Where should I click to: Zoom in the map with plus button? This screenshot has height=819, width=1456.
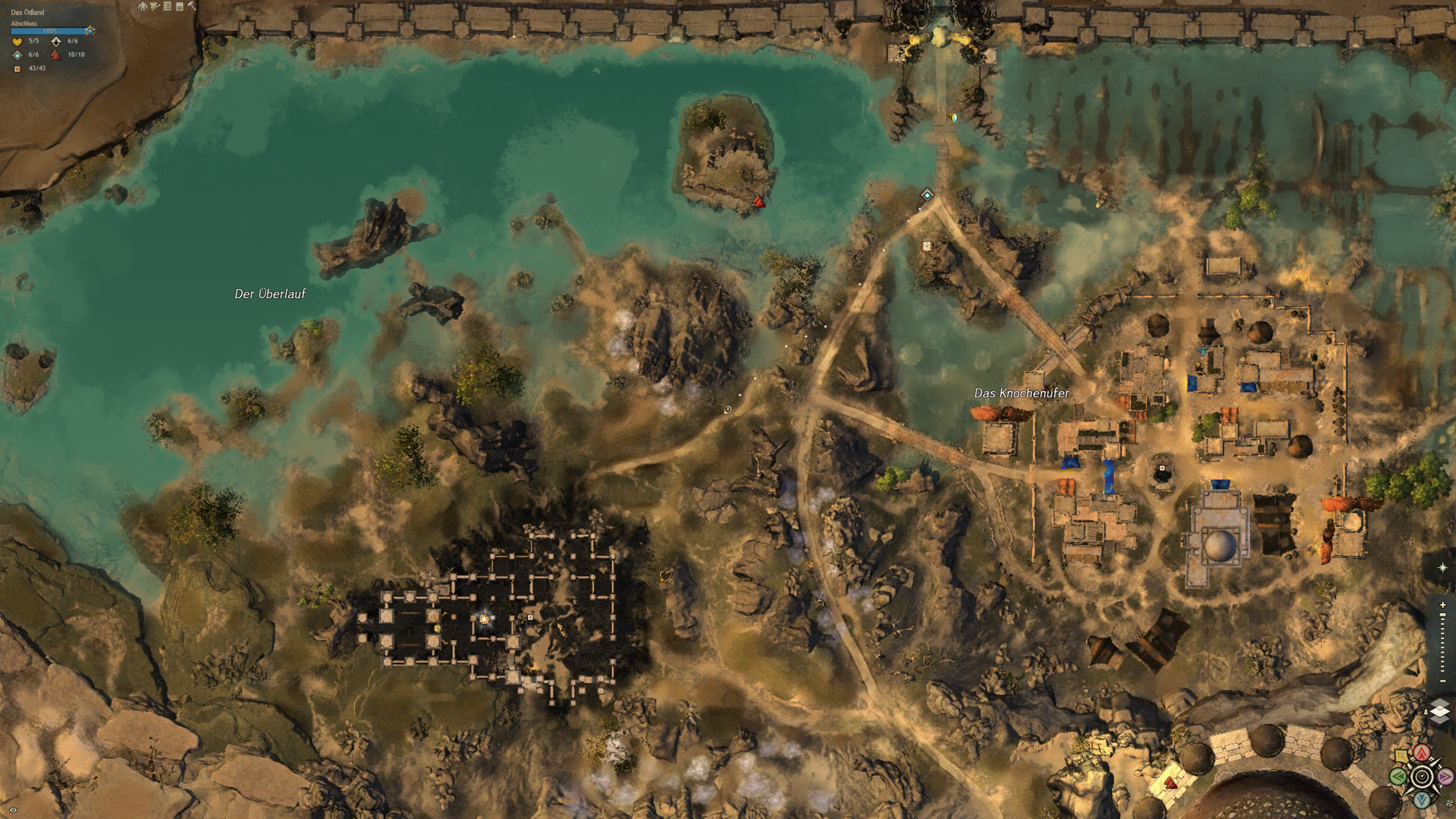pyautogui.click(x=1443, y=605)
